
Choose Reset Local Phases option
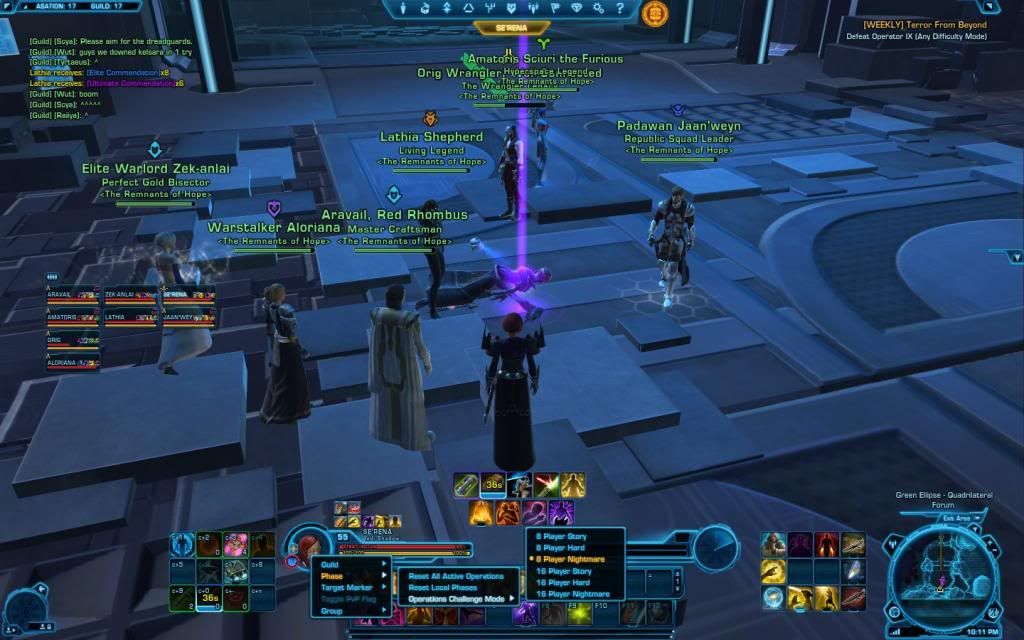coord(442,587)
